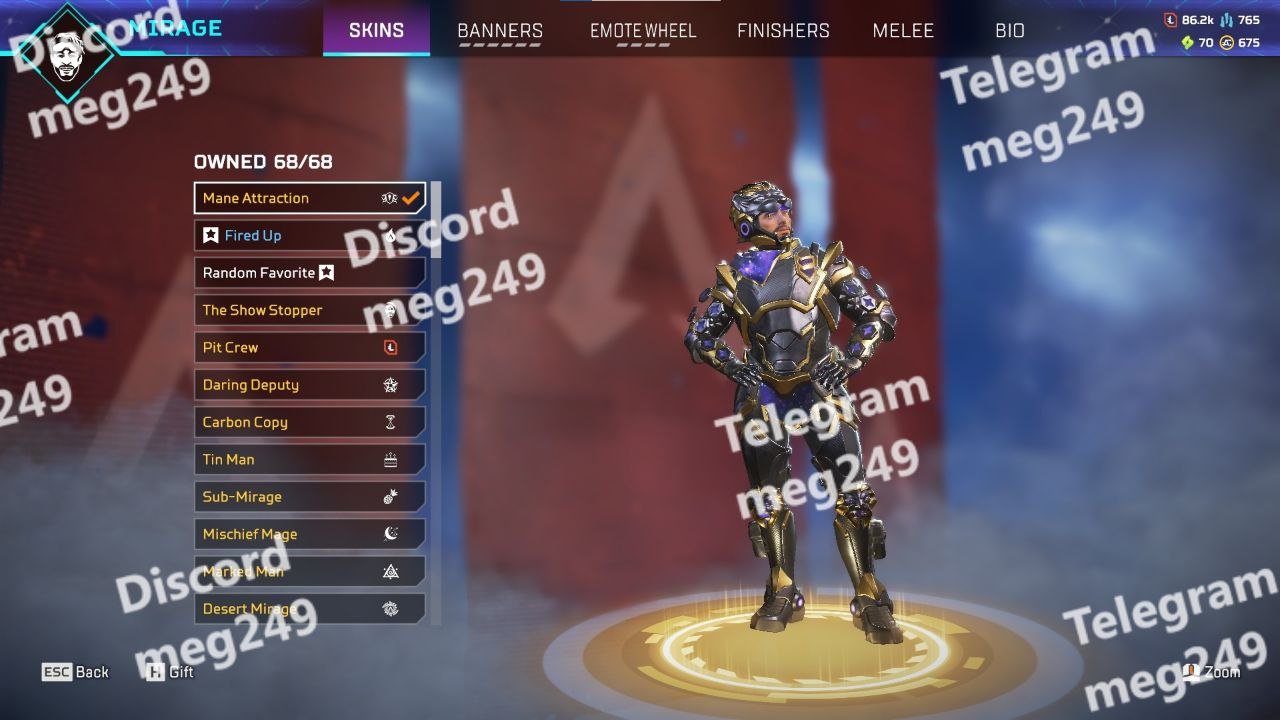Choose the Fired Up skin
The image size is (1280, 720).
pyautogui.click(x=309, y=236)
